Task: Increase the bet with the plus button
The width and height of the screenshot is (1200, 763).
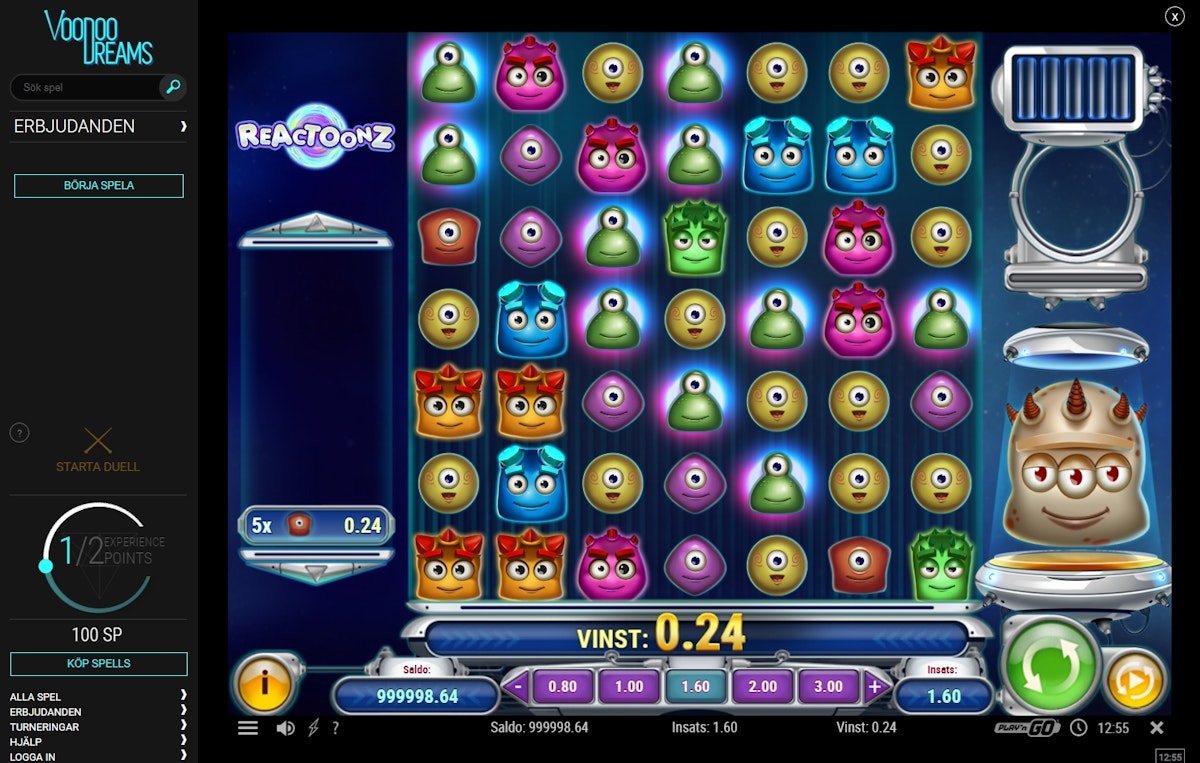Action: [874, 686]
